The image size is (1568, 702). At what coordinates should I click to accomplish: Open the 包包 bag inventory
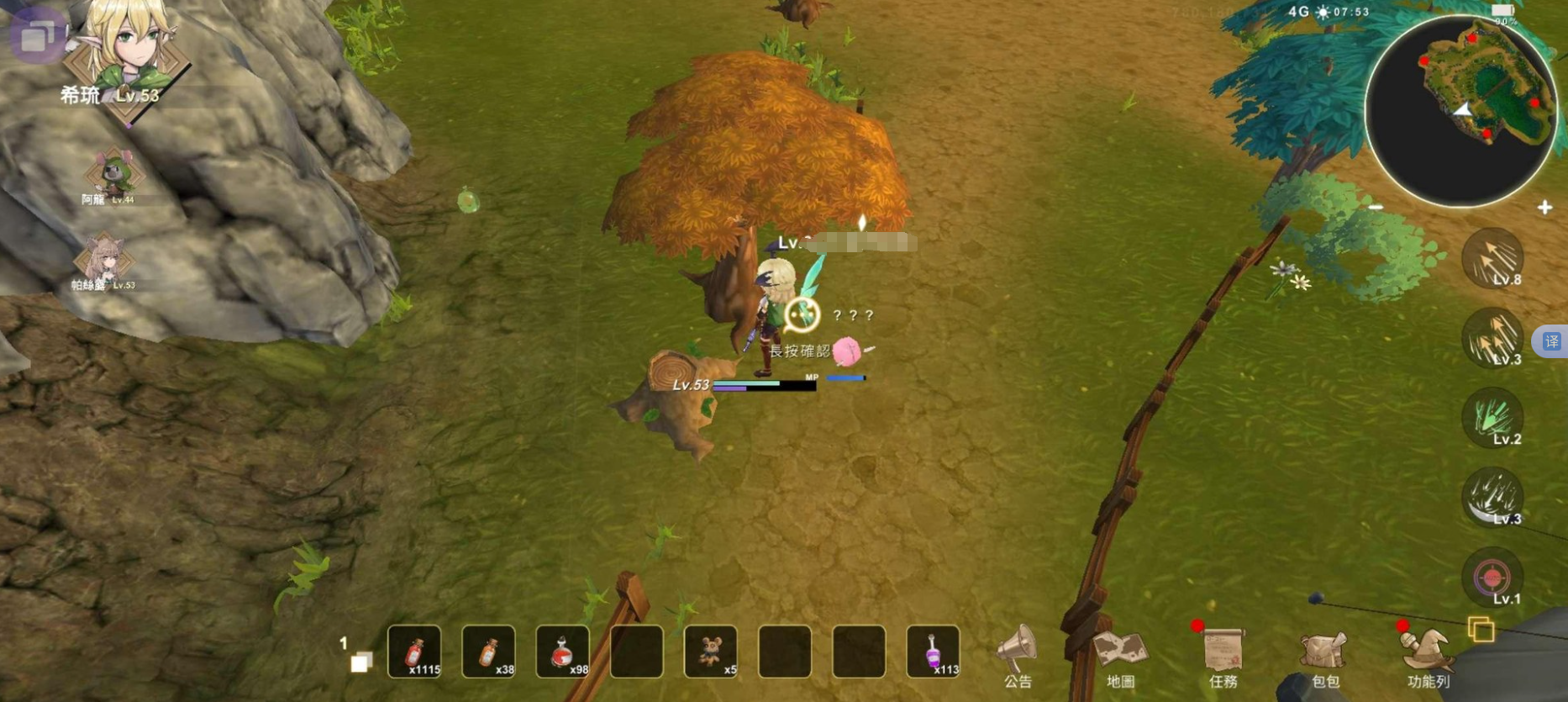tap(1324, 654)
